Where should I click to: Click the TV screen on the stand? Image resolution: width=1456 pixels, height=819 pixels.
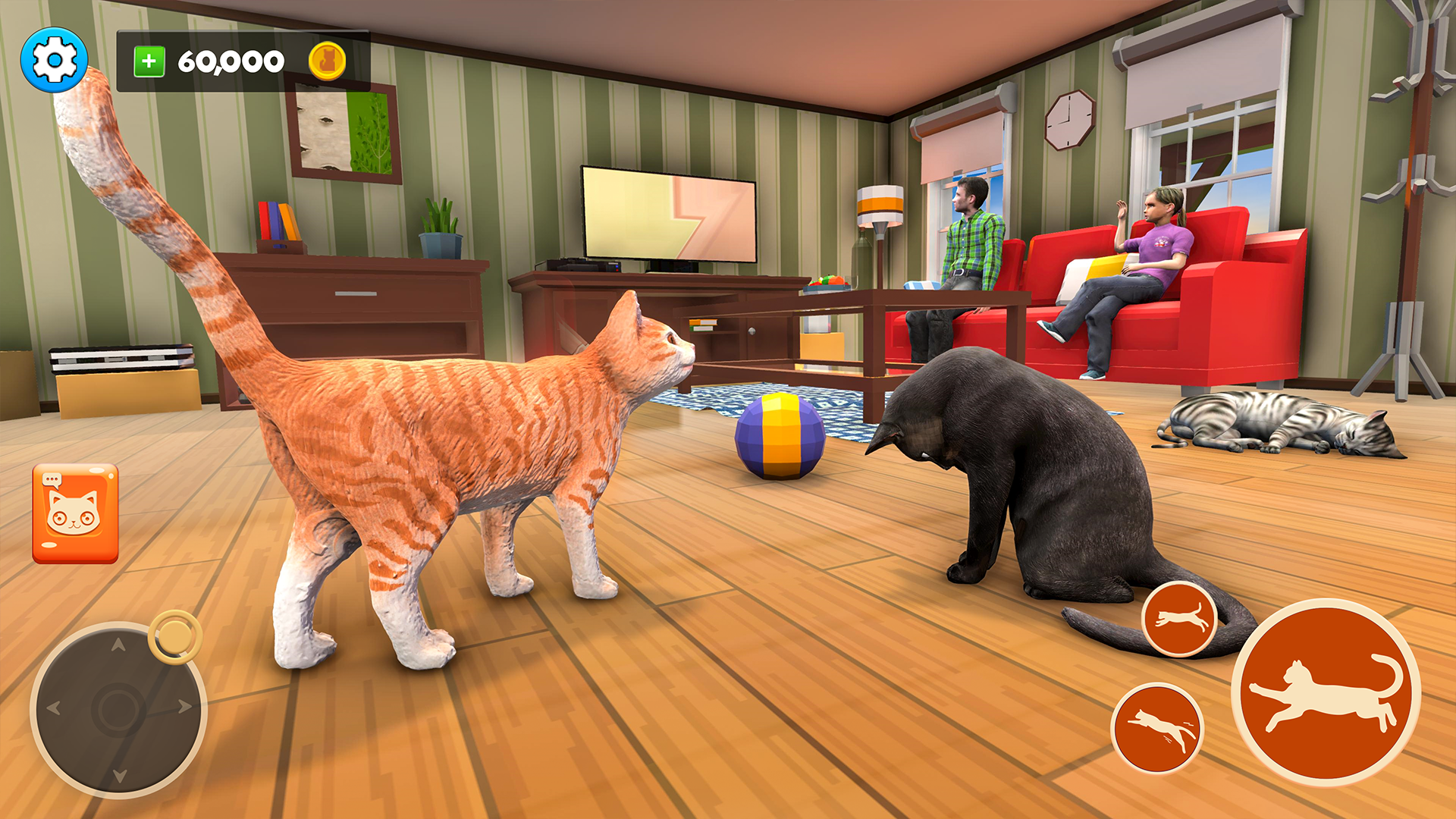point(667,212)
